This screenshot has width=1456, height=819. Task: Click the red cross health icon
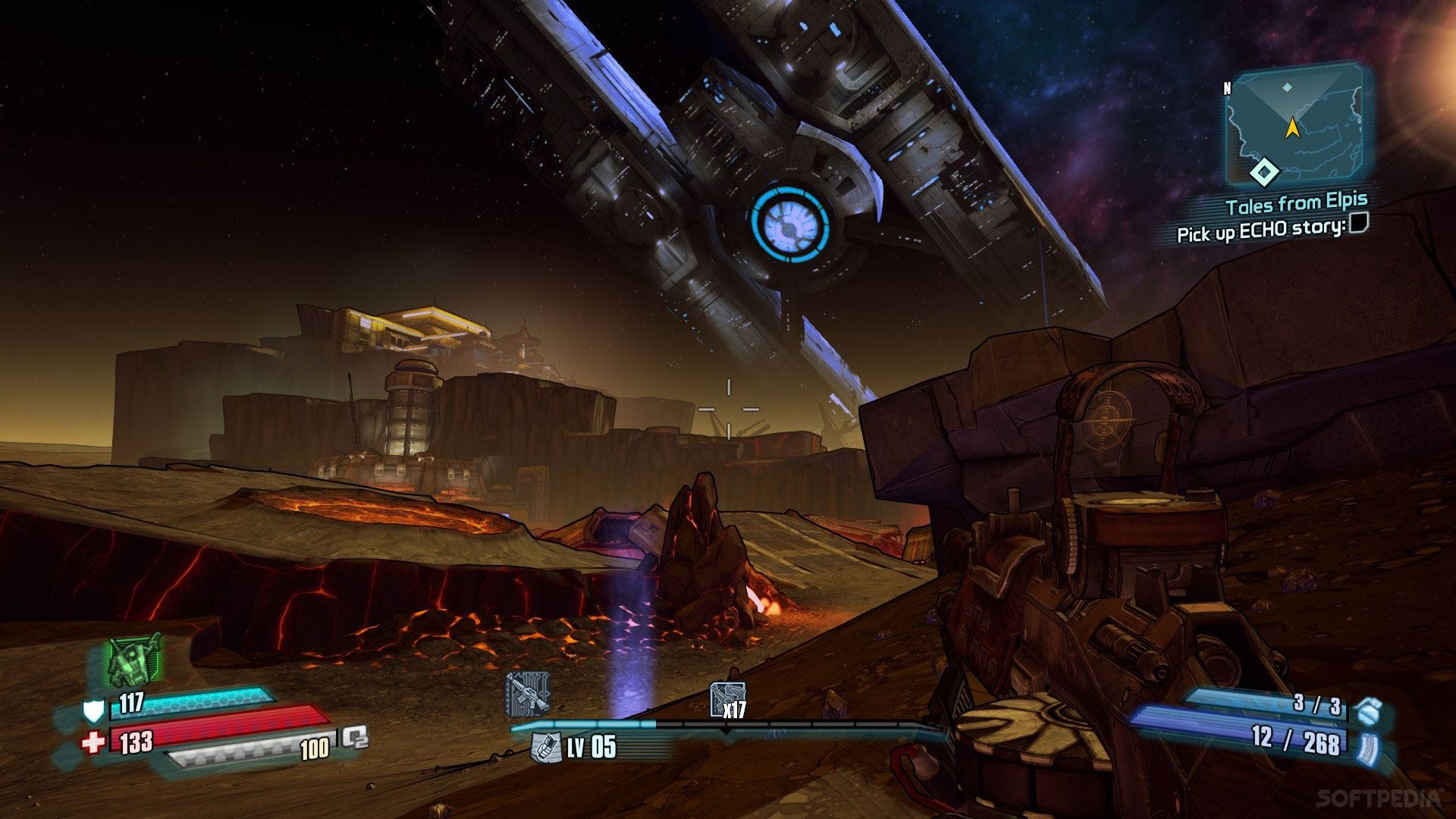[93, 742]
